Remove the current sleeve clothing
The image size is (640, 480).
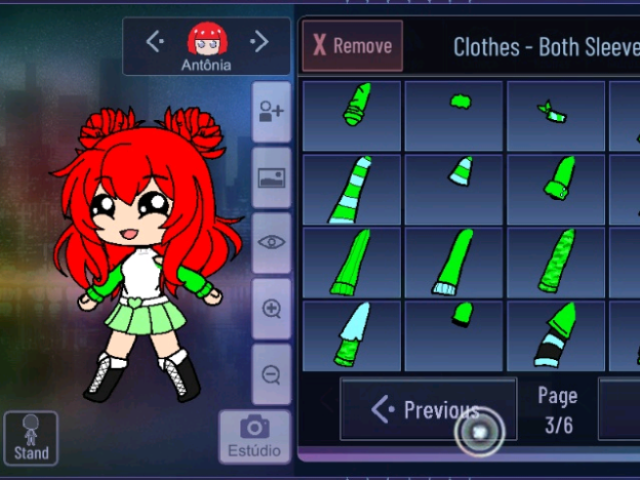[x=352, y=46]
